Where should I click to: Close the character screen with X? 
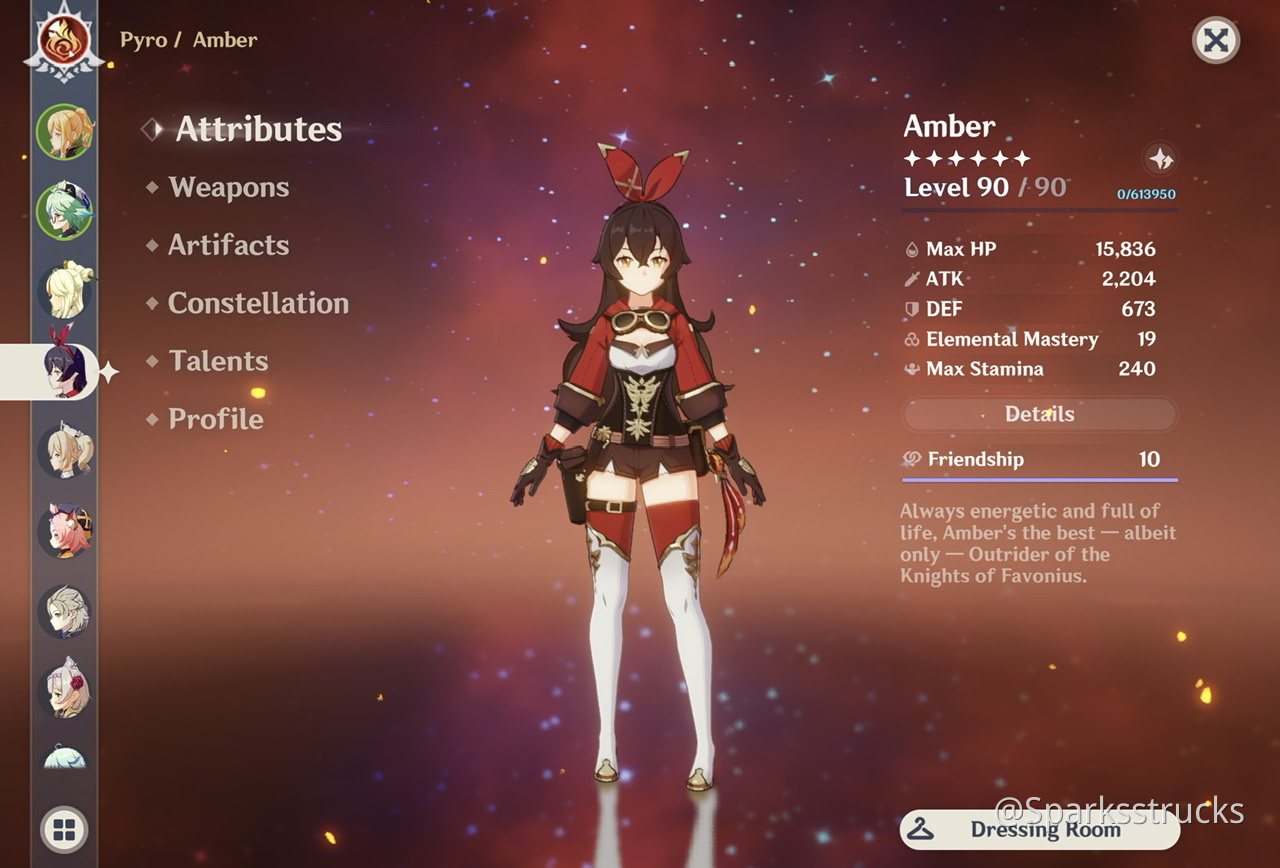click(1216, 41)
